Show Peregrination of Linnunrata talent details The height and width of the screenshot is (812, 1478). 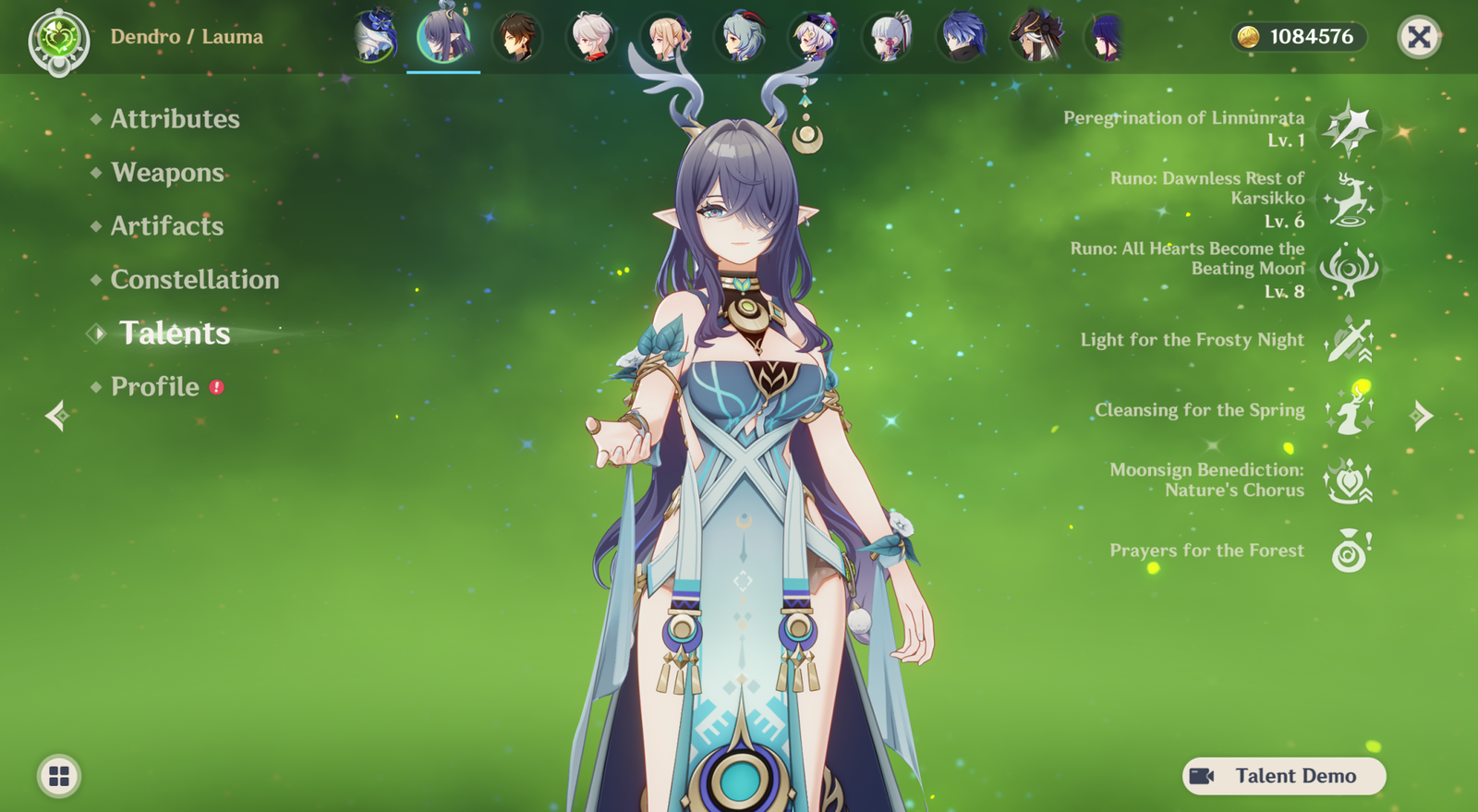coord(1349,127)
